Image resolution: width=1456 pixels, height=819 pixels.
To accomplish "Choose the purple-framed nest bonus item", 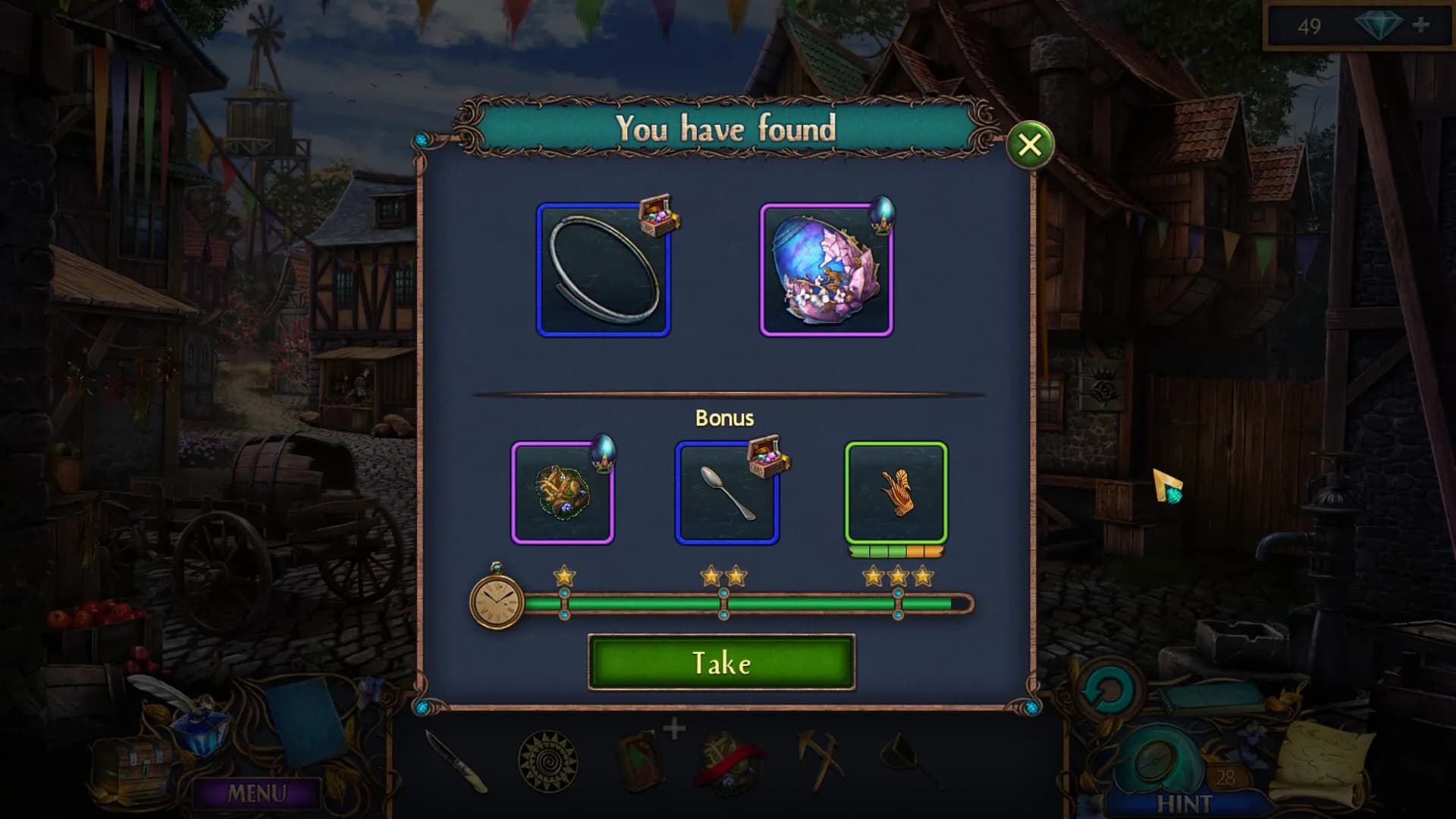I will coord(562,493).
